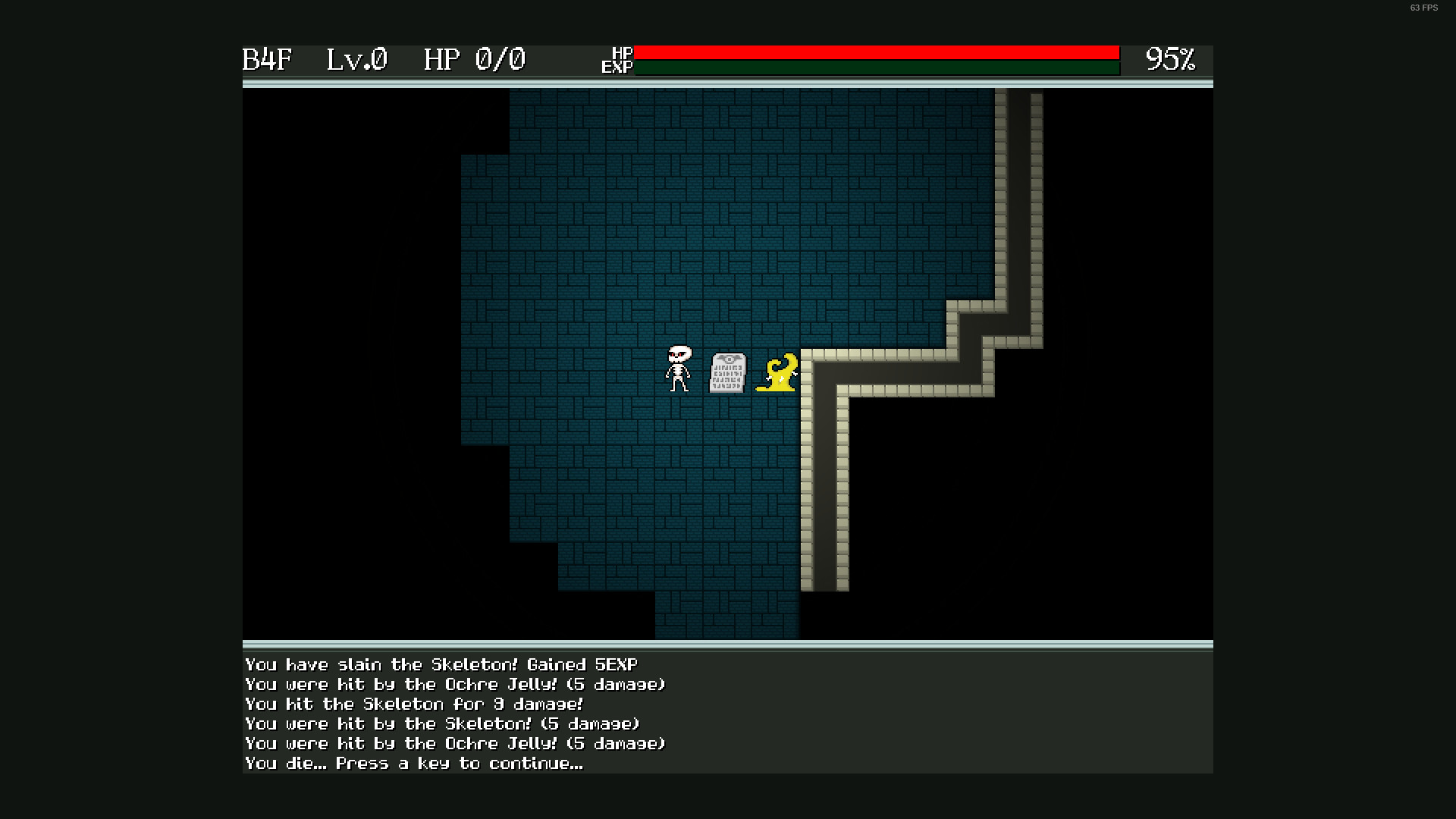Click the B4F floor indicator
The image size is (1456, 819).
[267, 59]
